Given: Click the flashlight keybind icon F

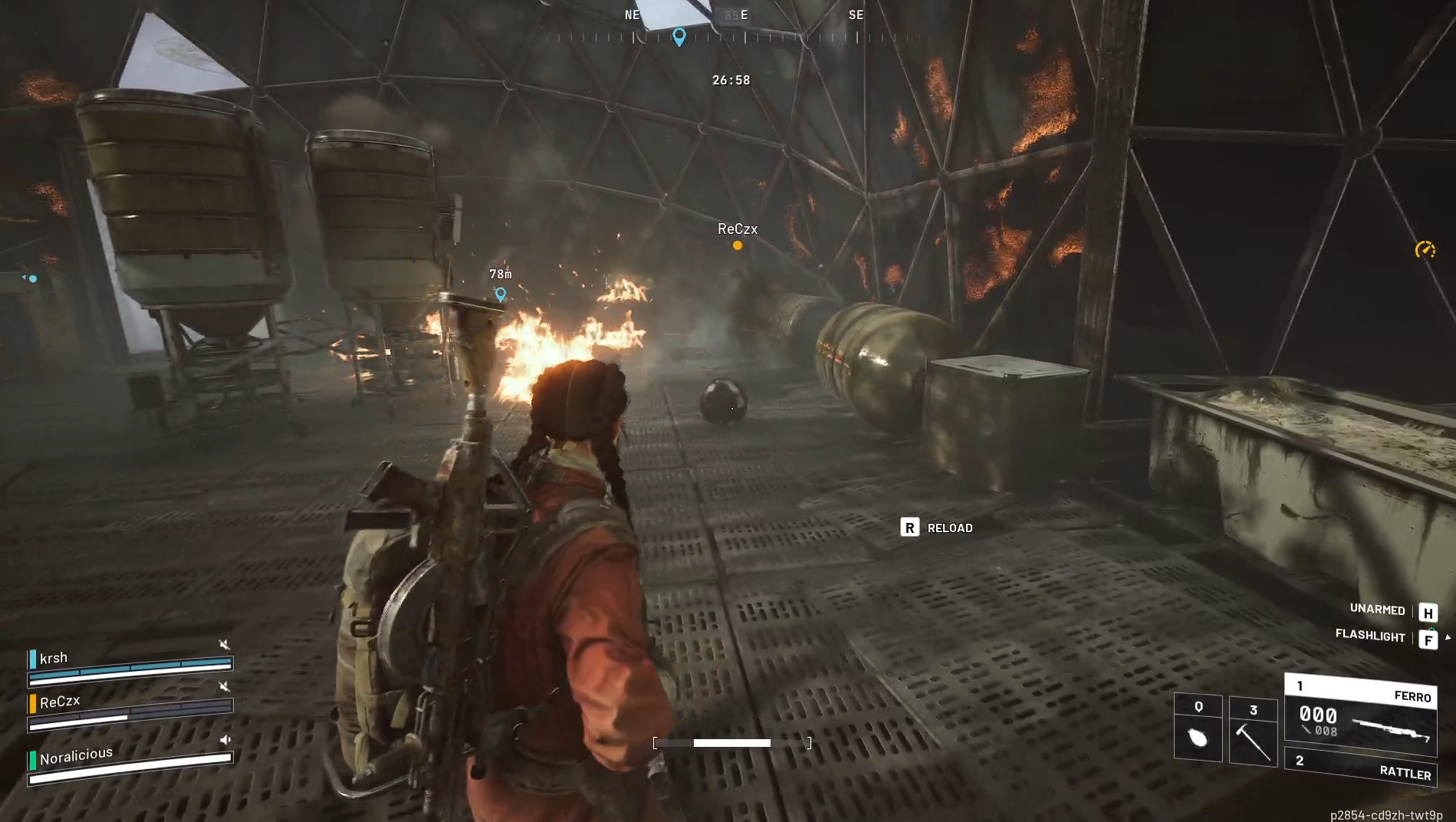Looking at the screenshot, I should point(1429,638).
